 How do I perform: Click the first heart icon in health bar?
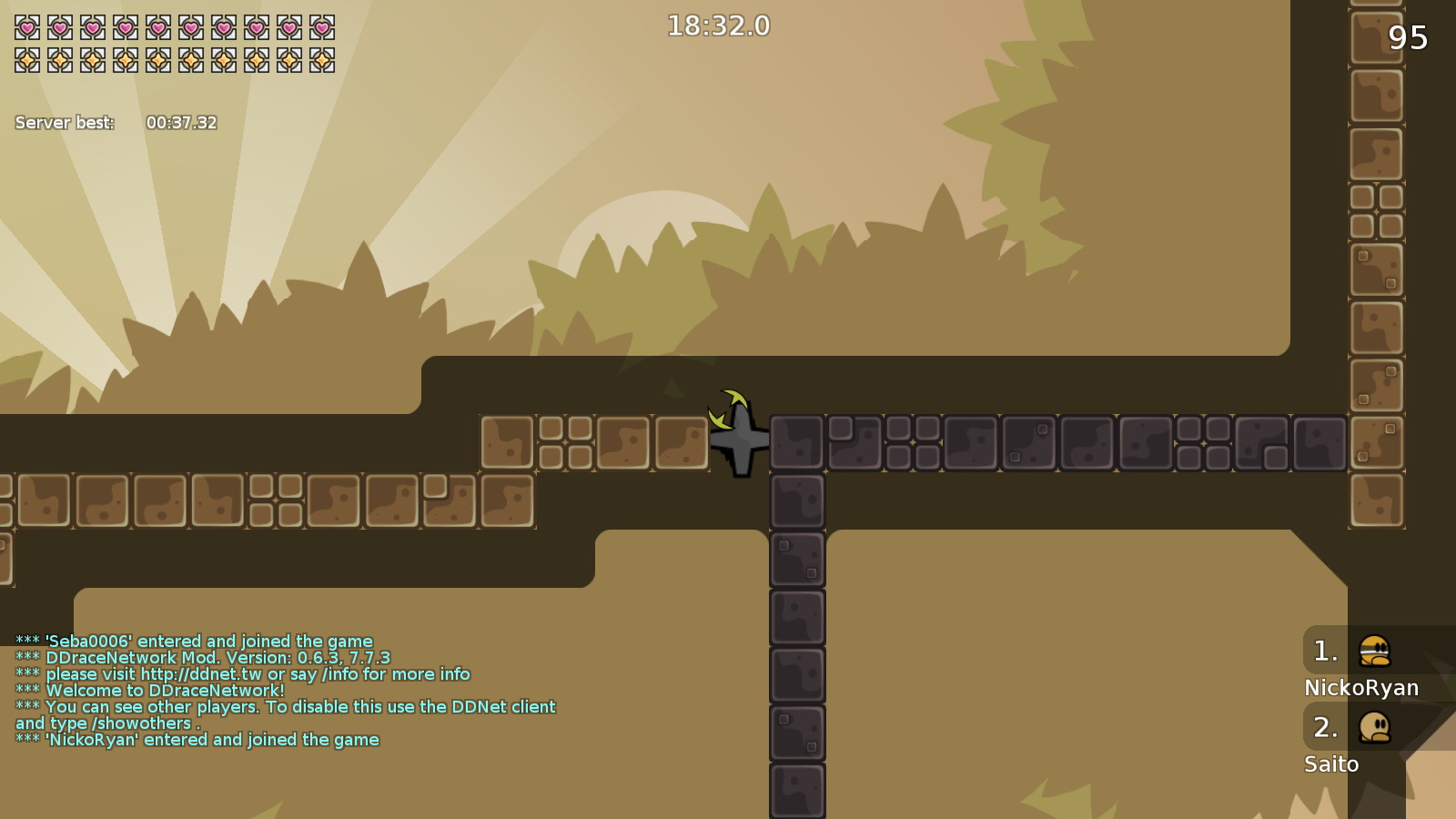[27, 28]
